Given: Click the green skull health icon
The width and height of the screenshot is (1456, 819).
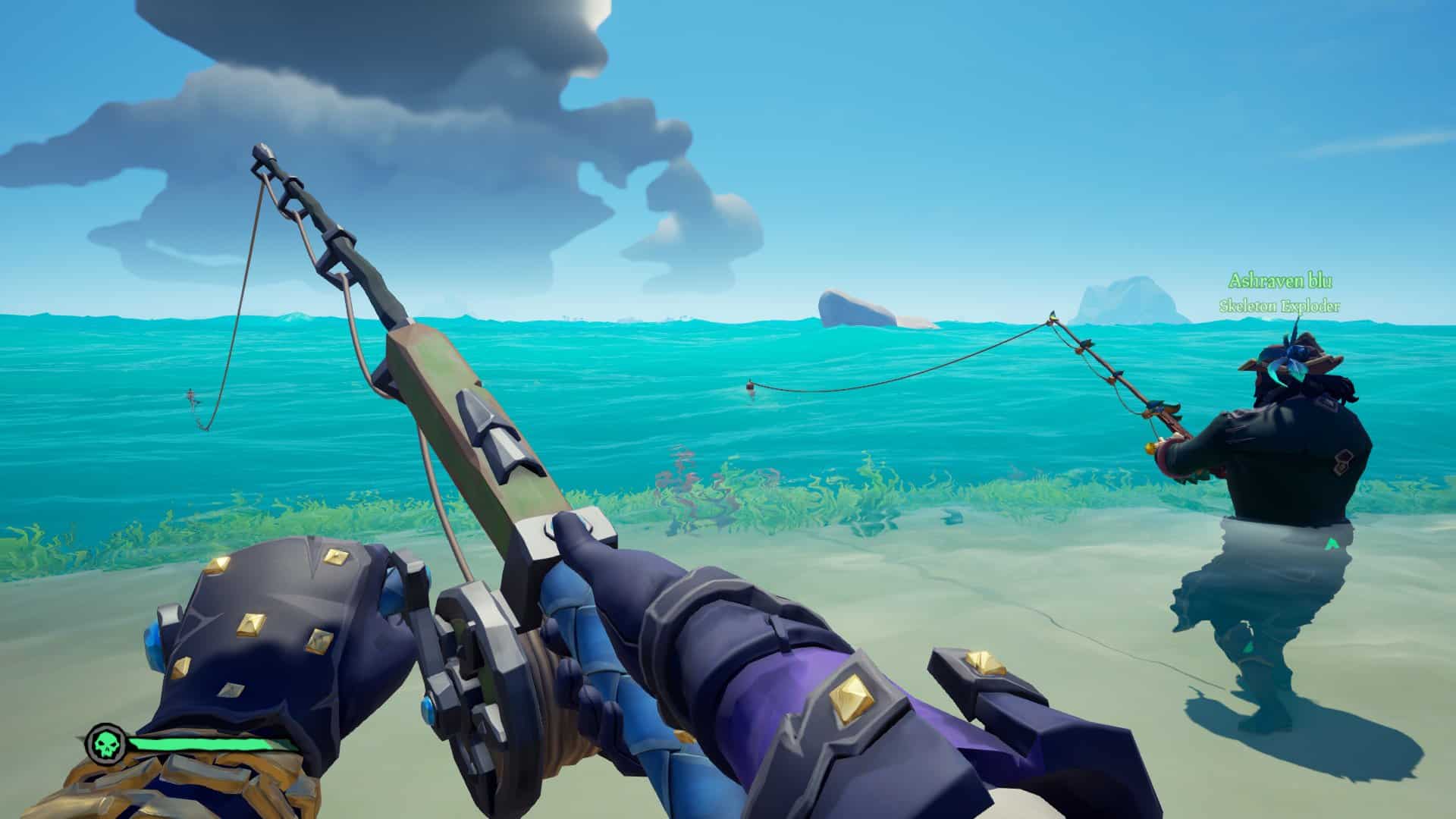Looking at the screenshot, I should (105, 743).
